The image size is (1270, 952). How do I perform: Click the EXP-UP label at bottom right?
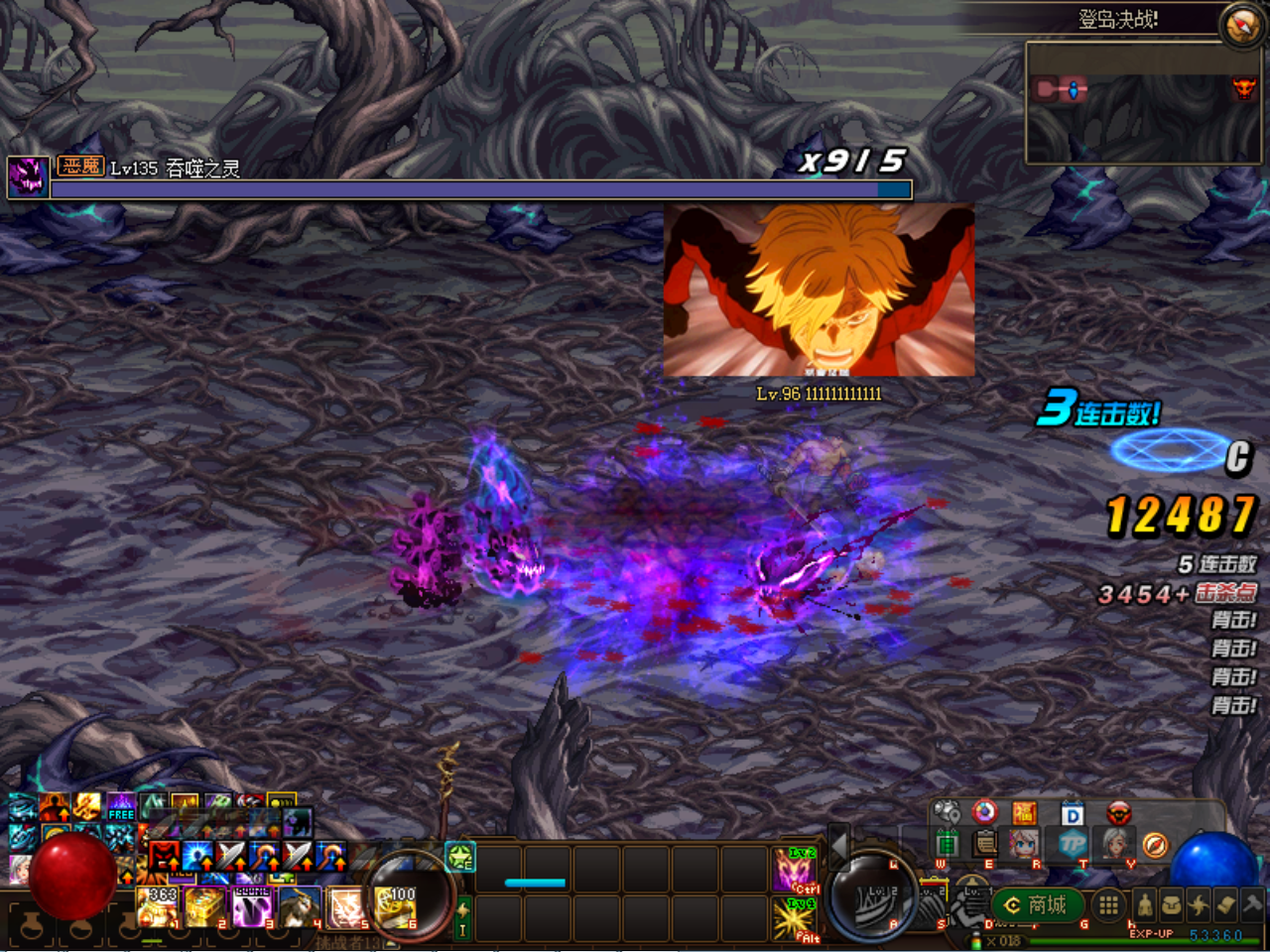pos(1152,934)
